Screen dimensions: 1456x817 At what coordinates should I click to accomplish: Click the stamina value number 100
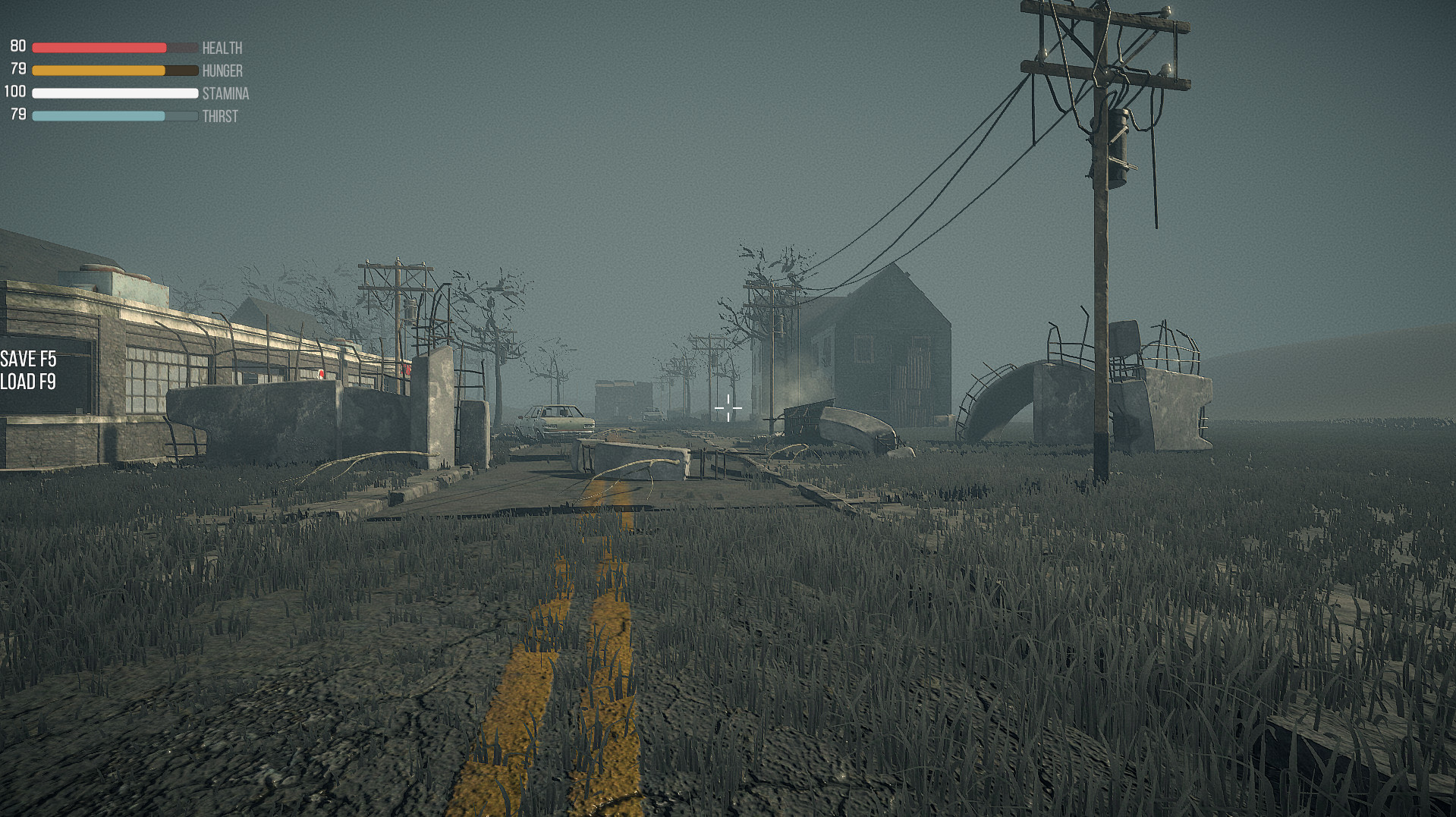pos(14,92)
